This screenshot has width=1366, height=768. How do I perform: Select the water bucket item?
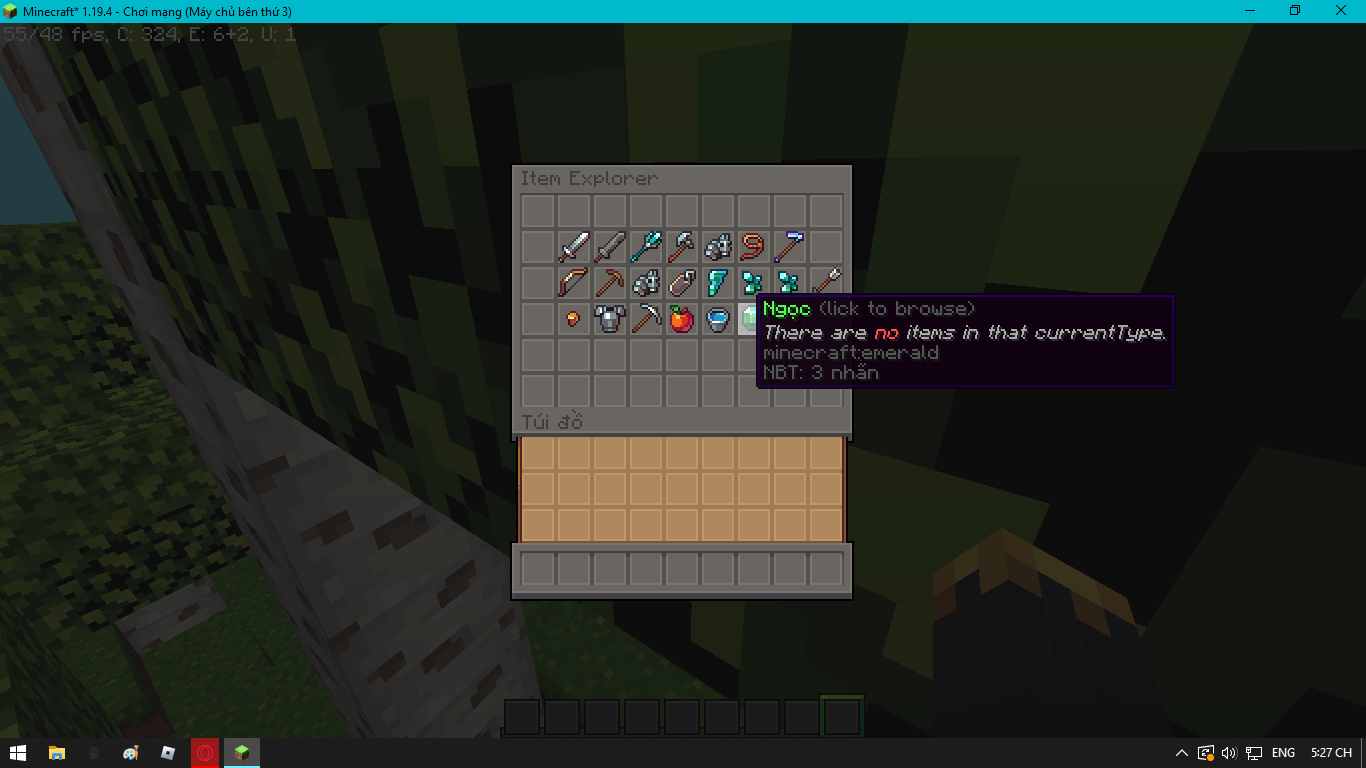click(718, 318)
